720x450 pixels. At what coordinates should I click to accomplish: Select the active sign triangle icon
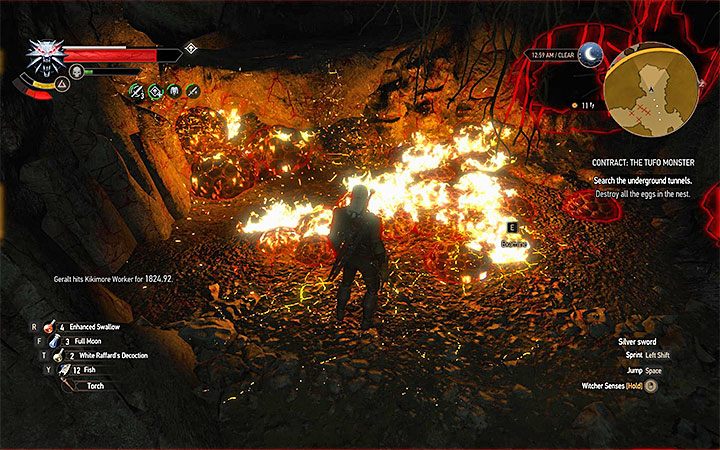pyautogui.click(x=34, y=88)
